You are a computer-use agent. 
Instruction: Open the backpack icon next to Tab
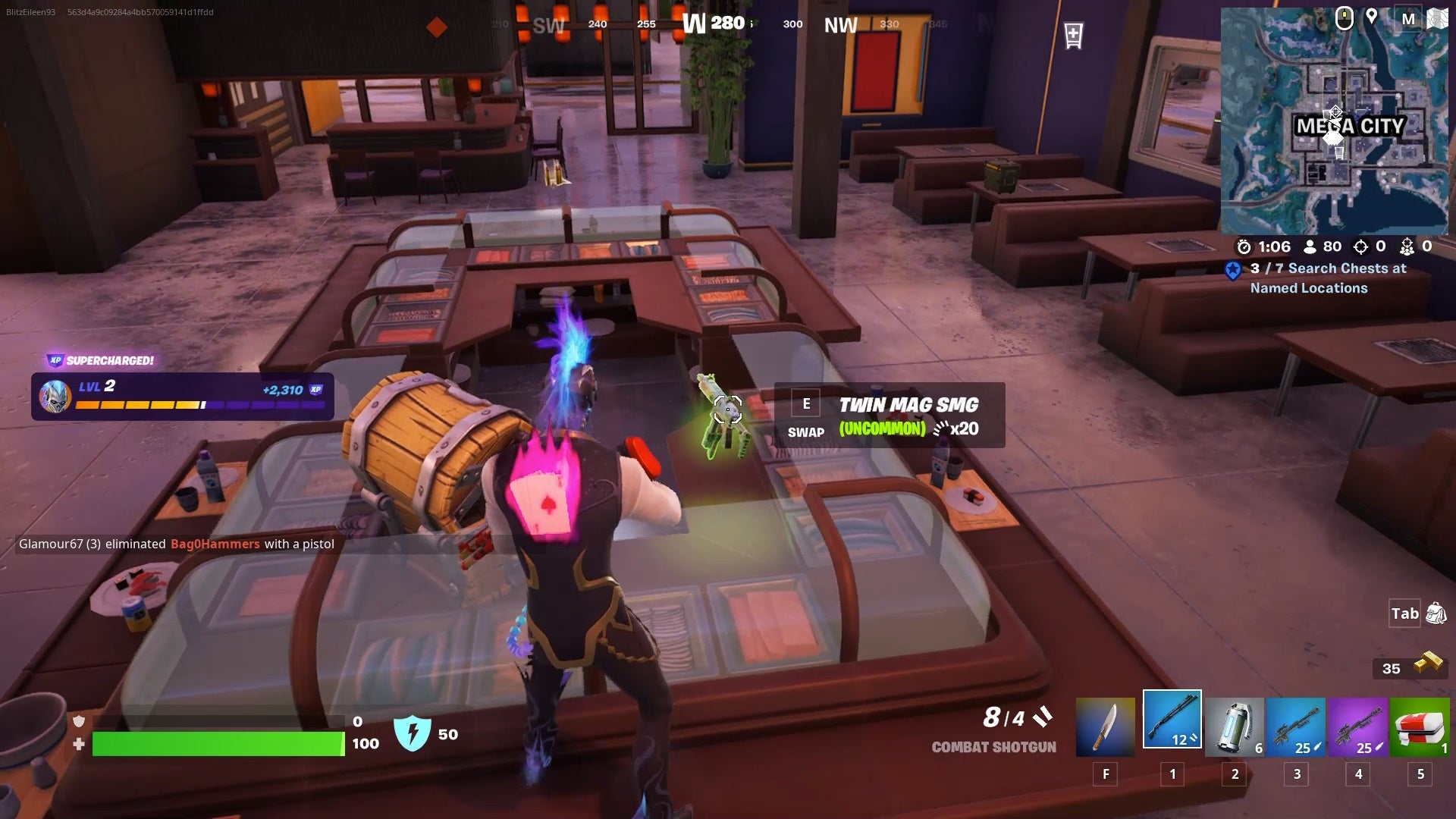coord(1436,613)
